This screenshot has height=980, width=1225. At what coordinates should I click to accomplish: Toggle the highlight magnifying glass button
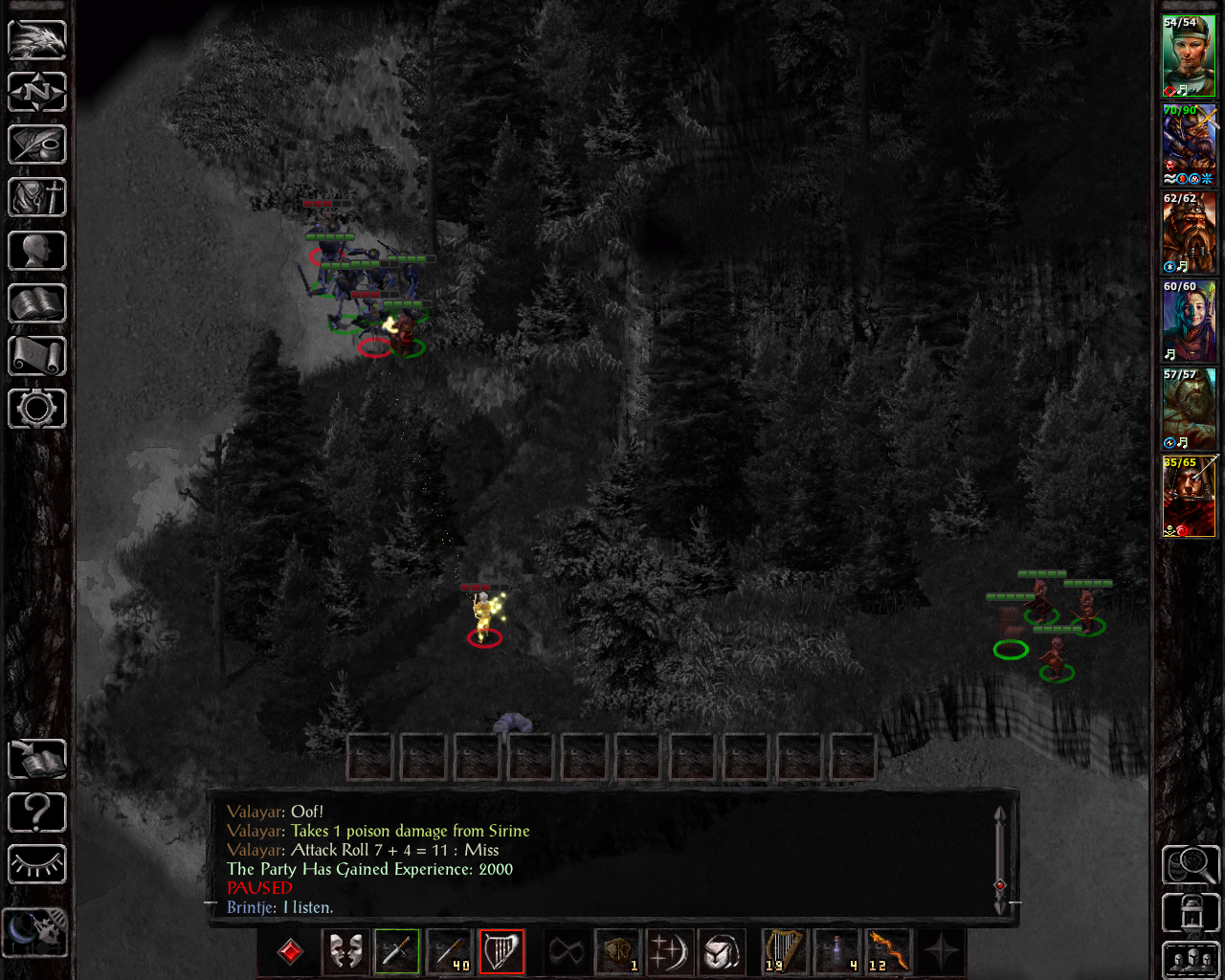(x=1190, y=864)
